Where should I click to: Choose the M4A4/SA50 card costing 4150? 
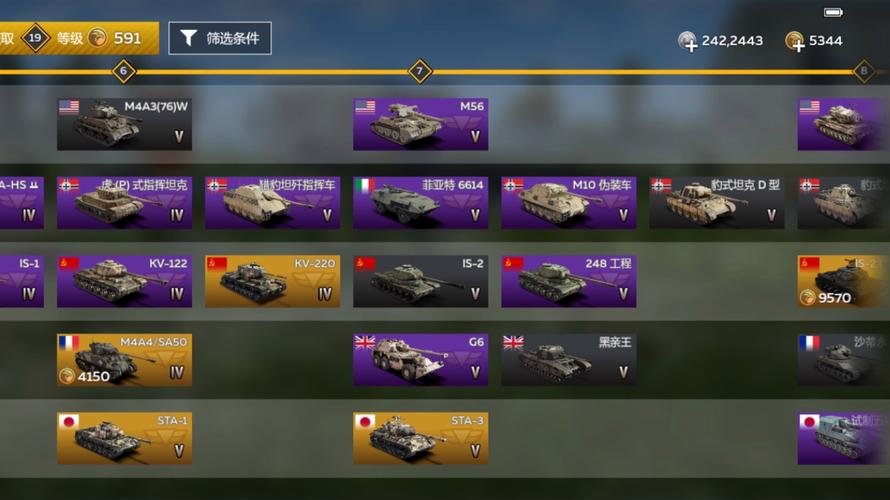(x=124, y=360)
